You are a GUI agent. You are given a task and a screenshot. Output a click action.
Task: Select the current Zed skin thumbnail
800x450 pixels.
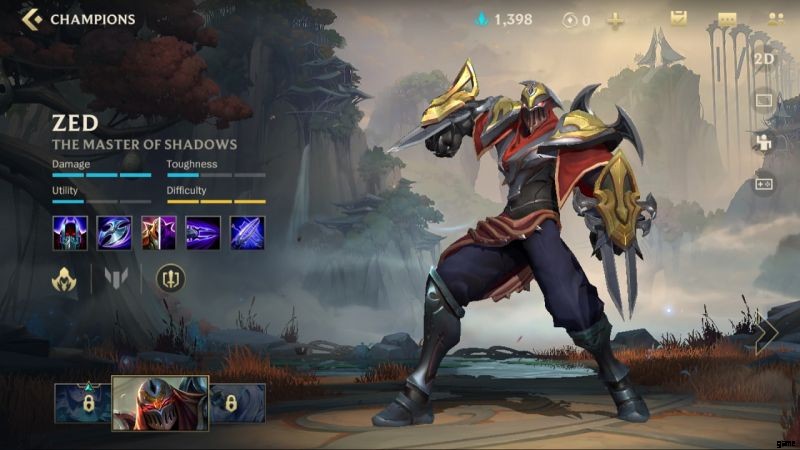point(160,403)
